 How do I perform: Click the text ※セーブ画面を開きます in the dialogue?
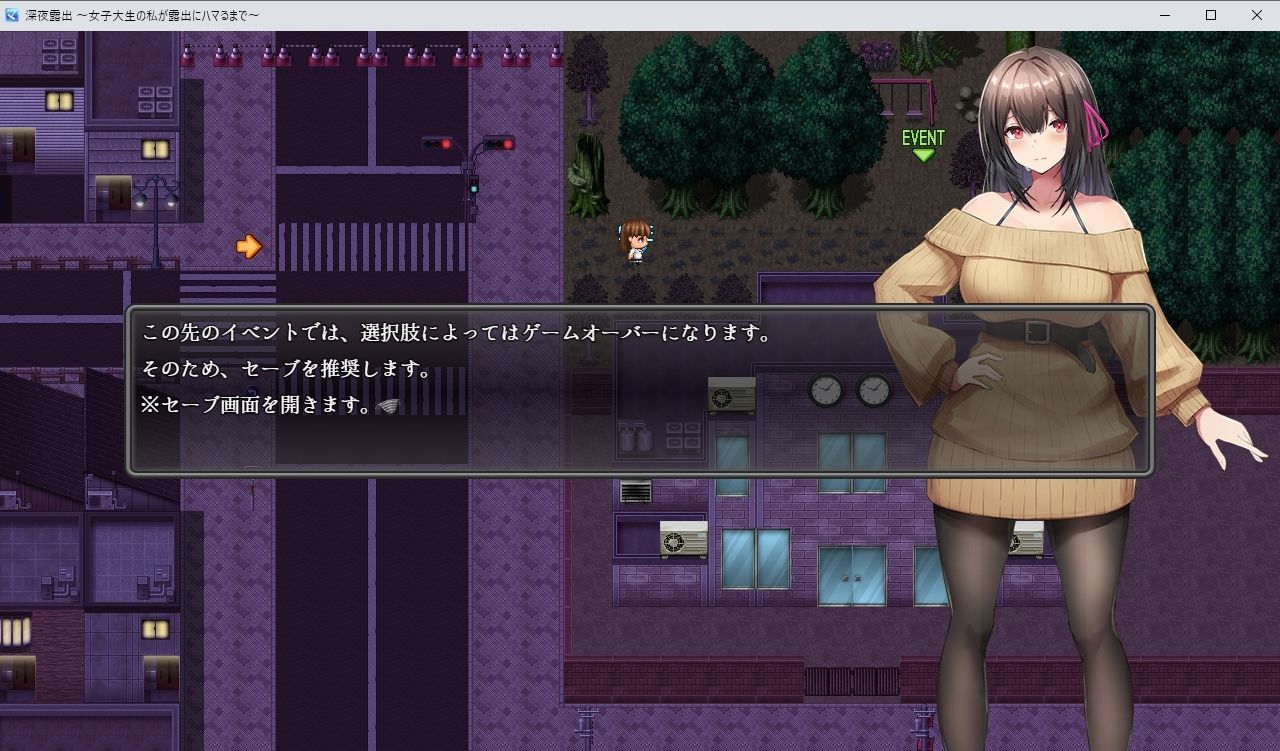(257, 407)
